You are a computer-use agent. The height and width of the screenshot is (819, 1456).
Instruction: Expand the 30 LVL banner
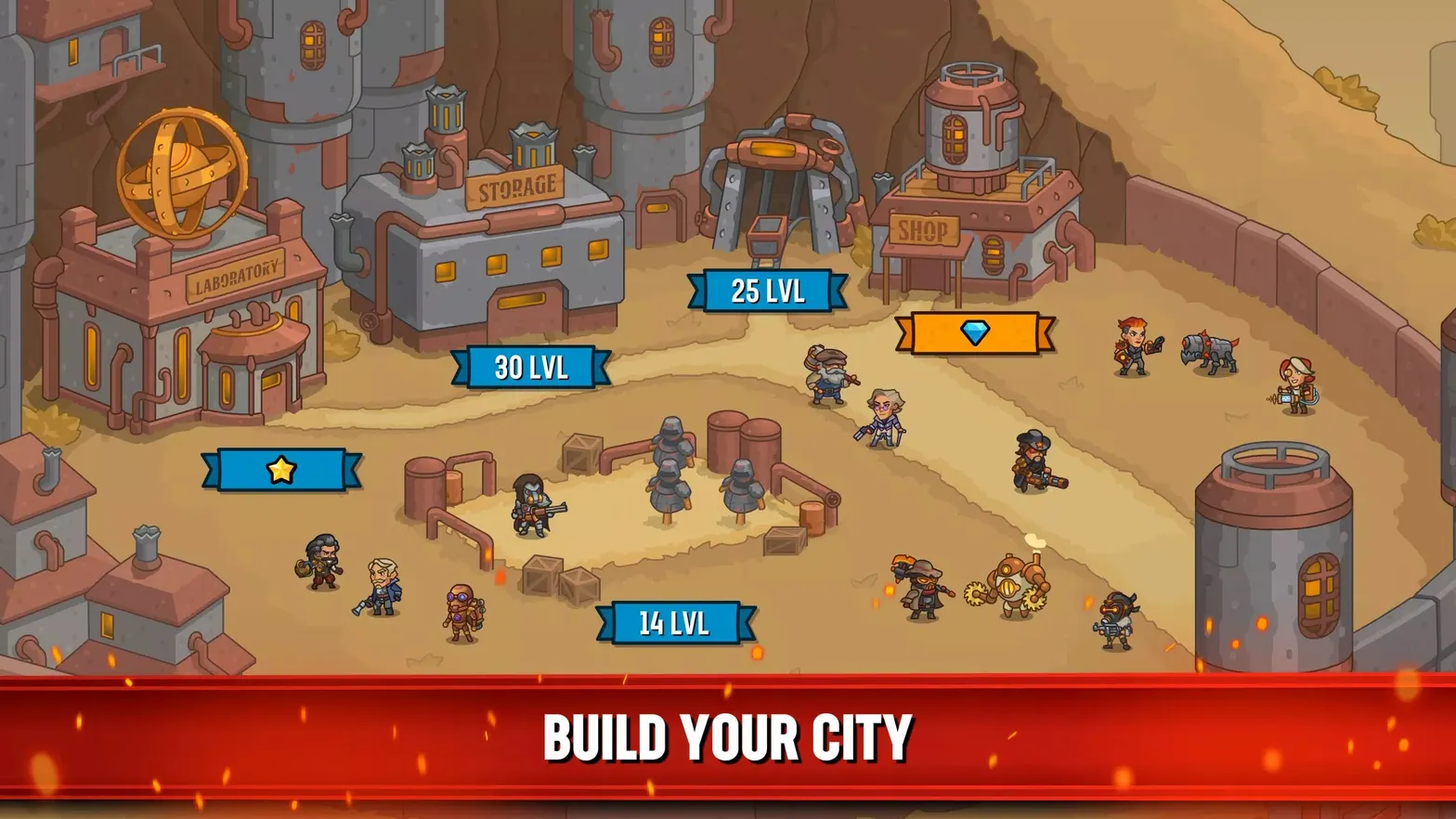[x=531, y=367]
